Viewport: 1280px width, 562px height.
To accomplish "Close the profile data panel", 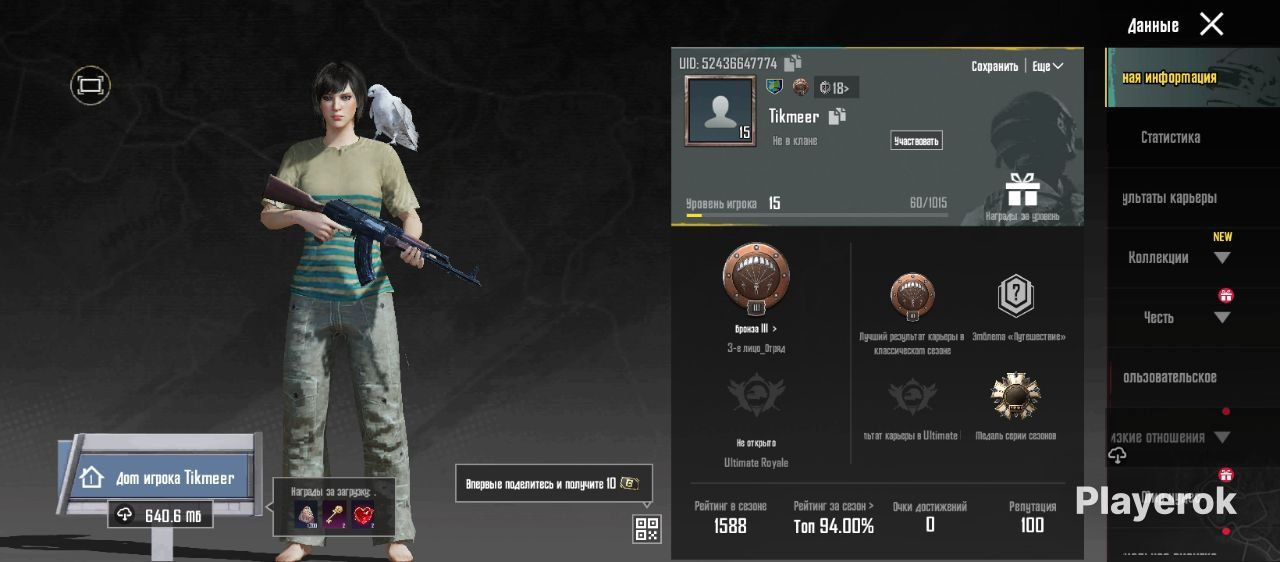I will point(1211,25).
